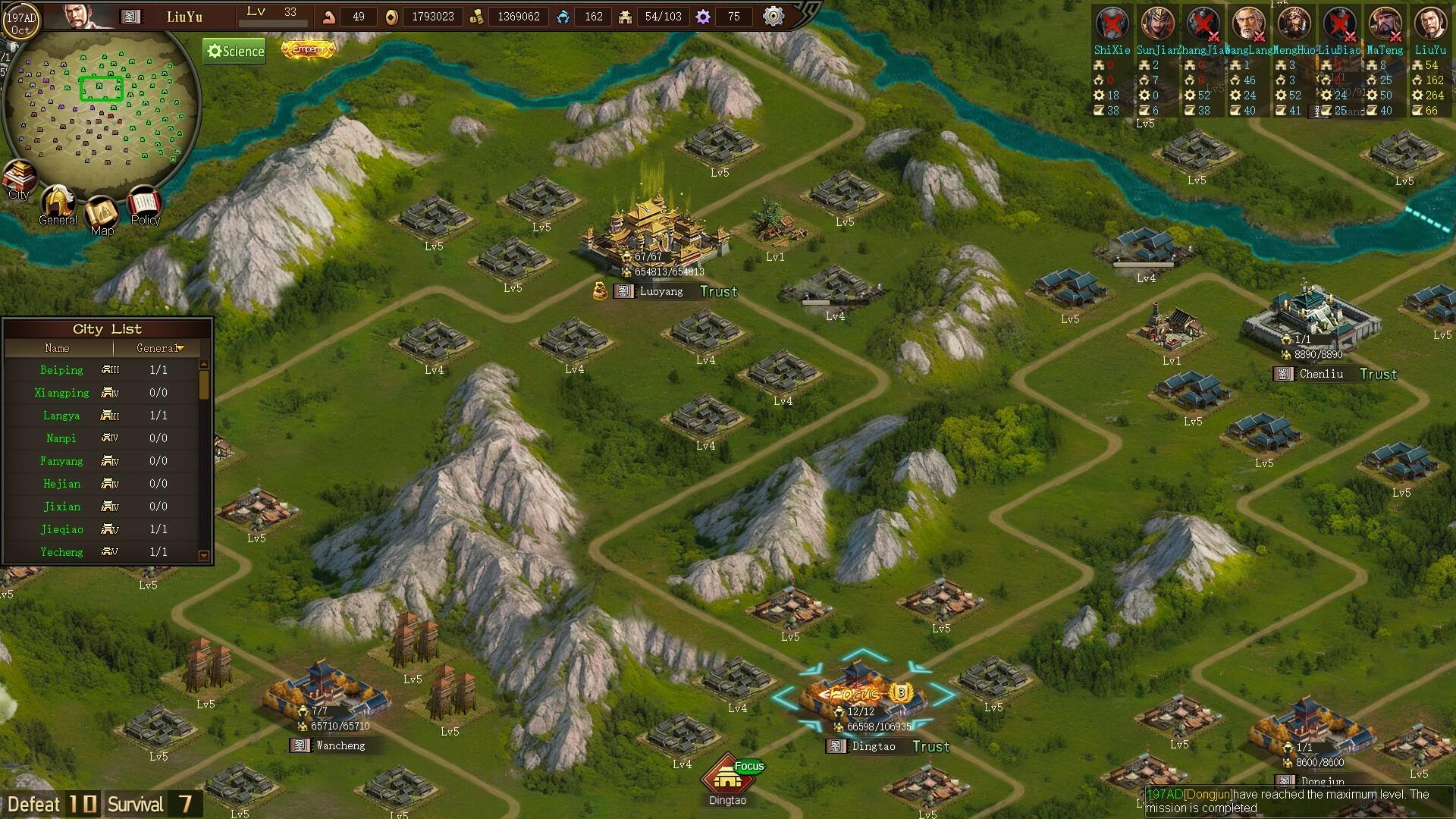Screen dimensions: 1456x819
Task: Open the Policy icon
Action: (145, 202)
